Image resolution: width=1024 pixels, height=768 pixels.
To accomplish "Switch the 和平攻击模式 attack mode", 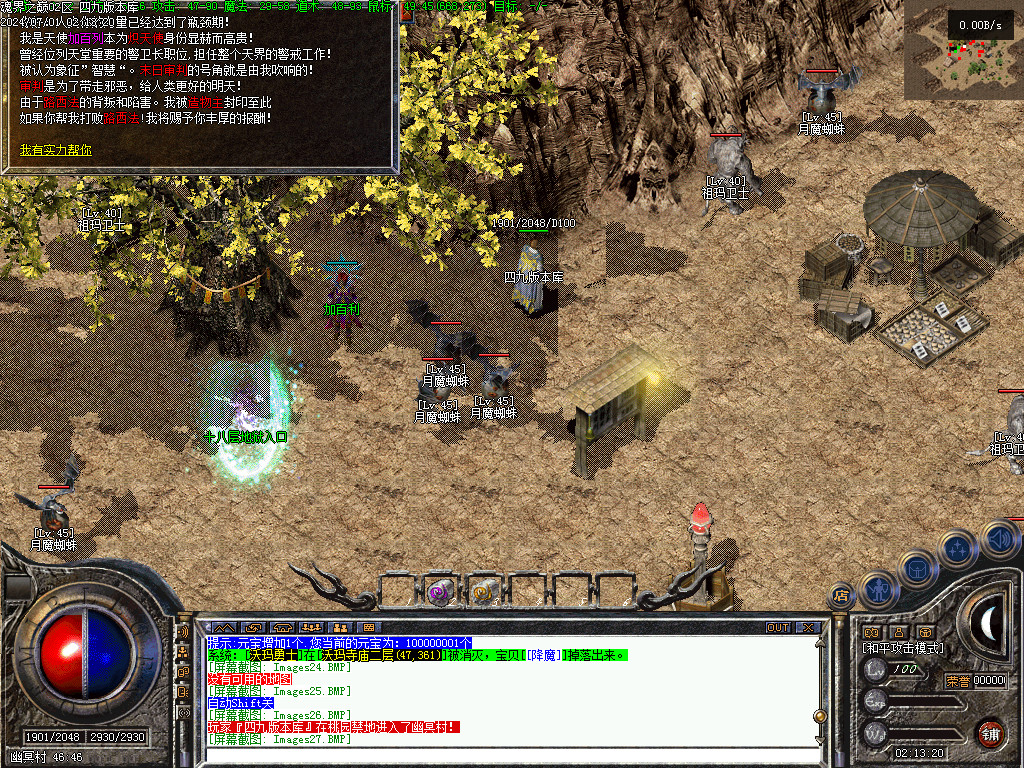I will 903,648.
